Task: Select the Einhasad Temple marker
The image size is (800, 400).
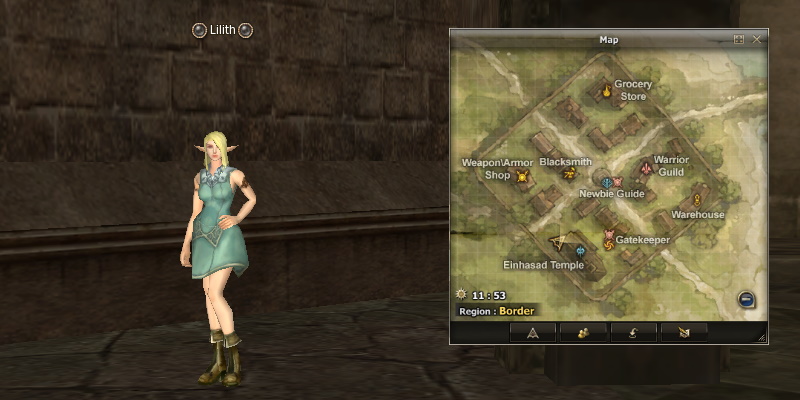Action: (x=580, y=251)
